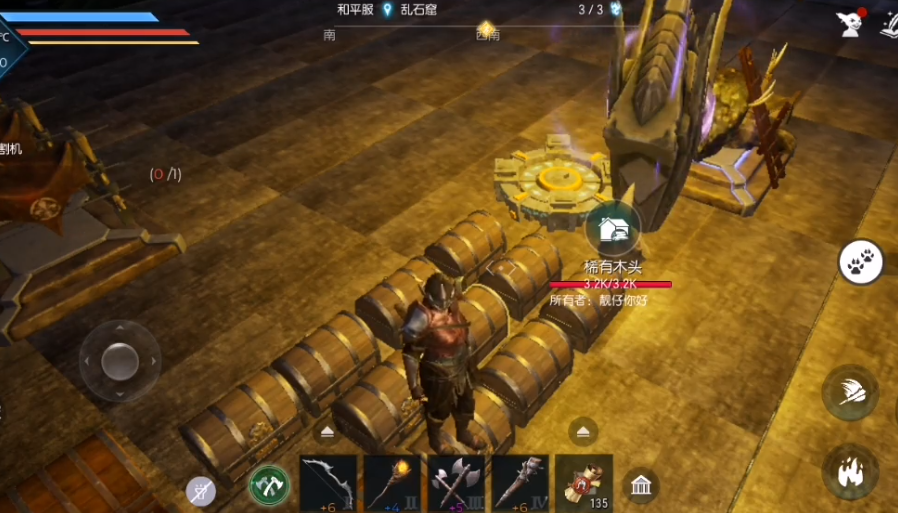Choose the dual axes weapon slot
The height and width of the screenshot is (513, 898).
(x=456, y=483)
